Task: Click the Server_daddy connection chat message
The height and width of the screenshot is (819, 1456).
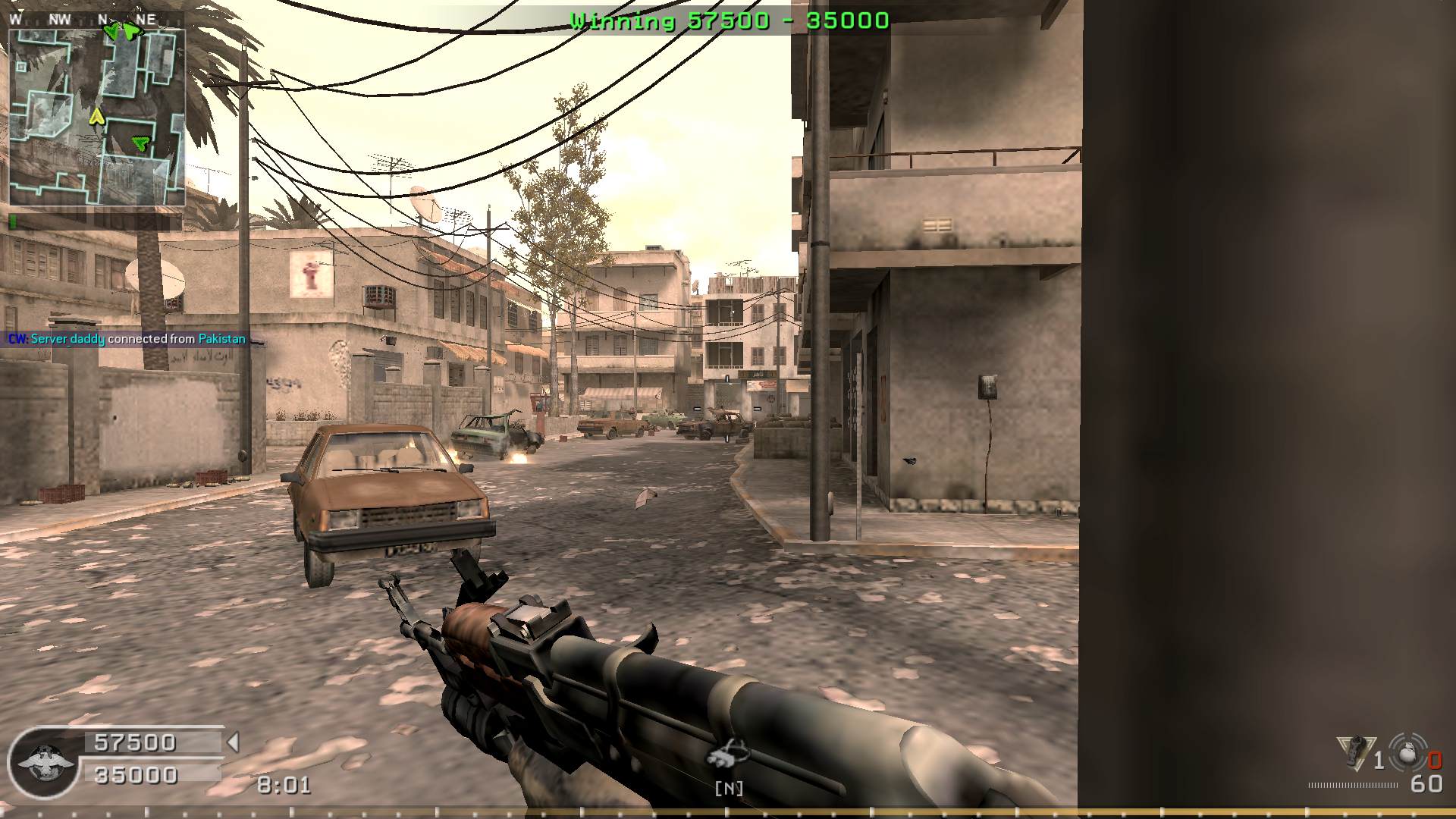Action: pos(127,339)
